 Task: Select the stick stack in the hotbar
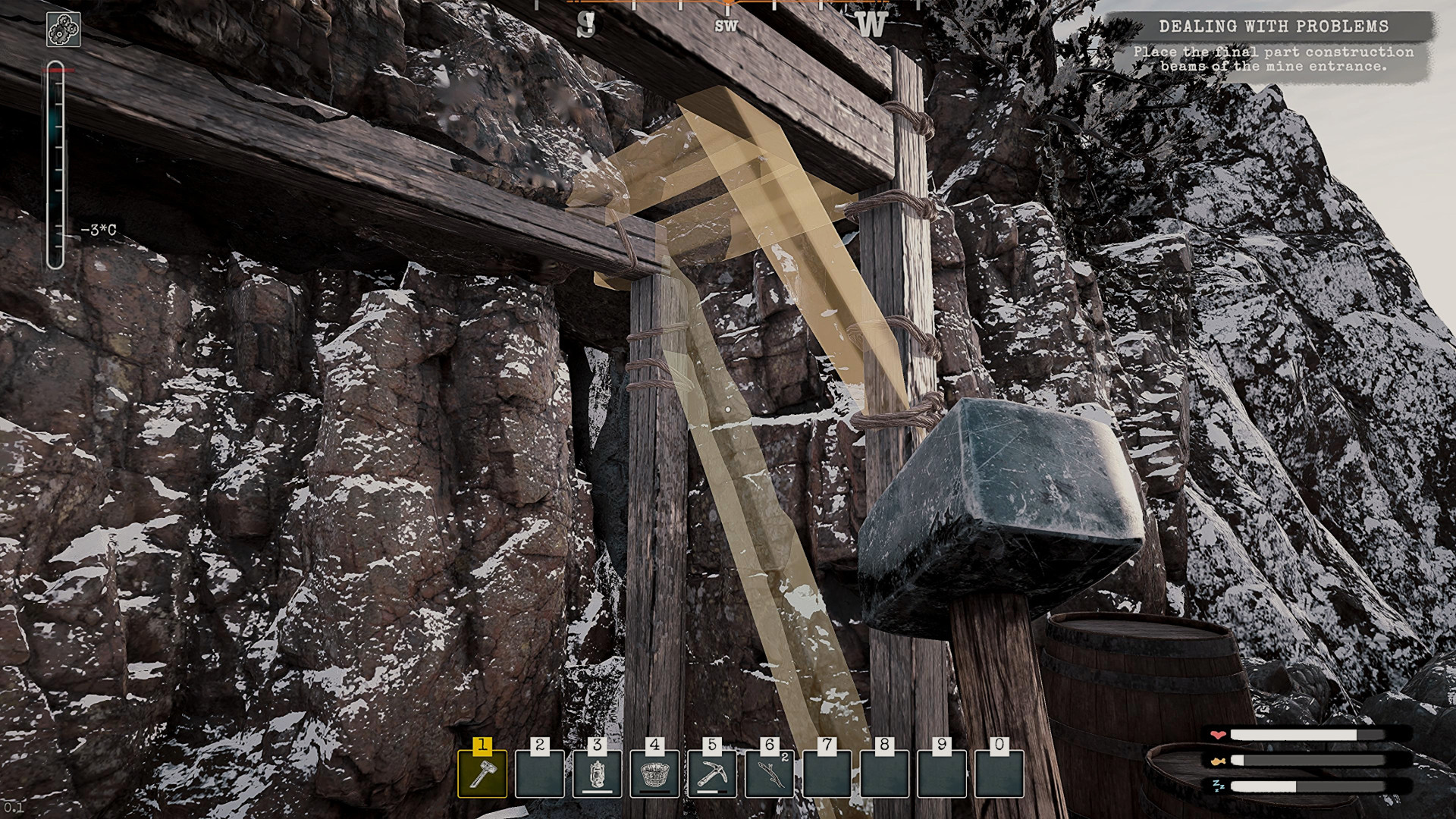[x=770, y=773]
